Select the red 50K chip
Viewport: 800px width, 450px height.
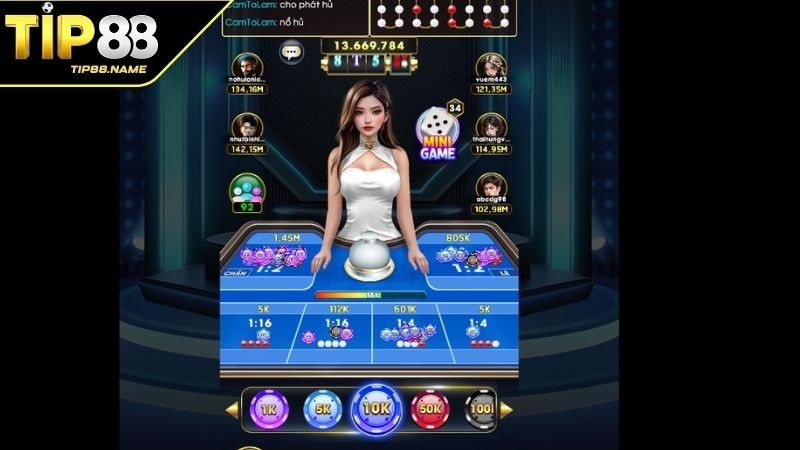(431, 409)
